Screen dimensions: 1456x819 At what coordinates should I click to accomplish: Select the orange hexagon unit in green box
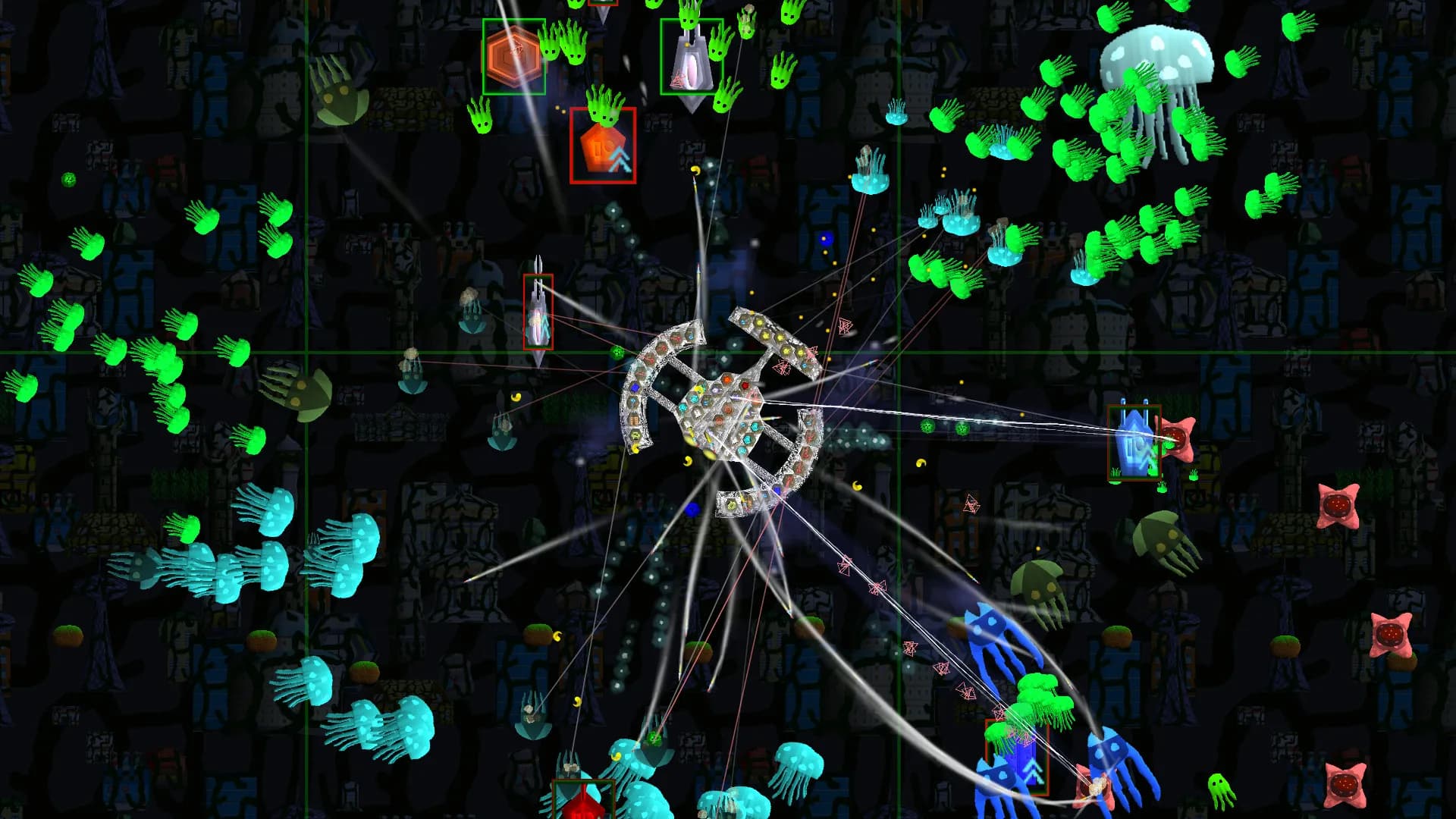(x=513, y=57)
